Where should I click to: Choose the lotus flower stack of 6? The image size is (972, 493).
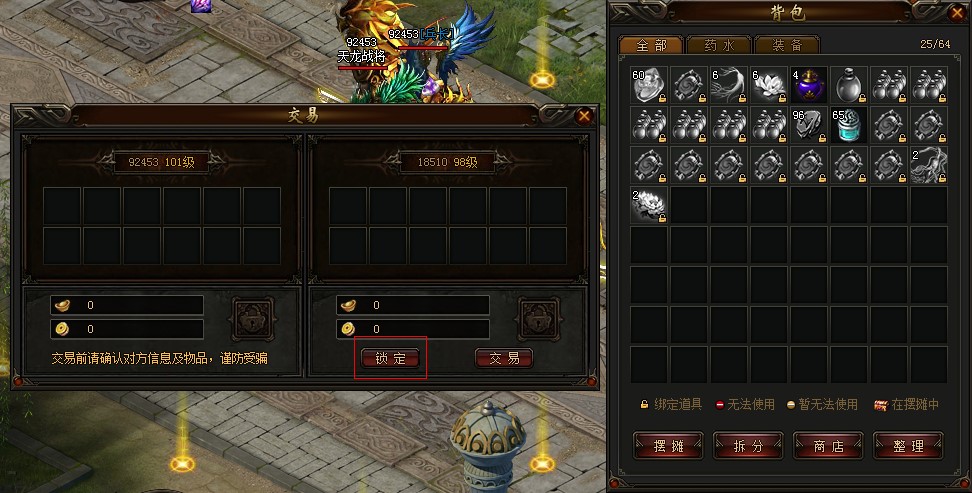click(770, 85)
